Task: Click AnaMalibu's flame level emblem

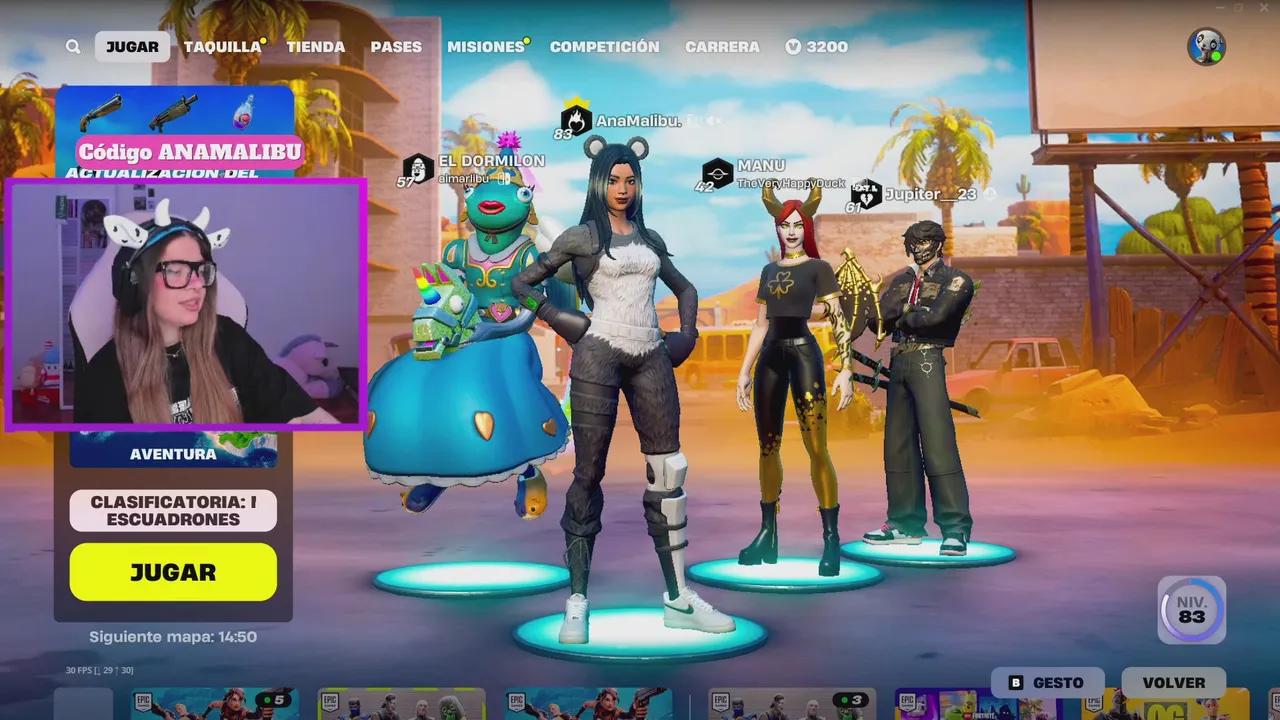Action: tap(573, 120)
